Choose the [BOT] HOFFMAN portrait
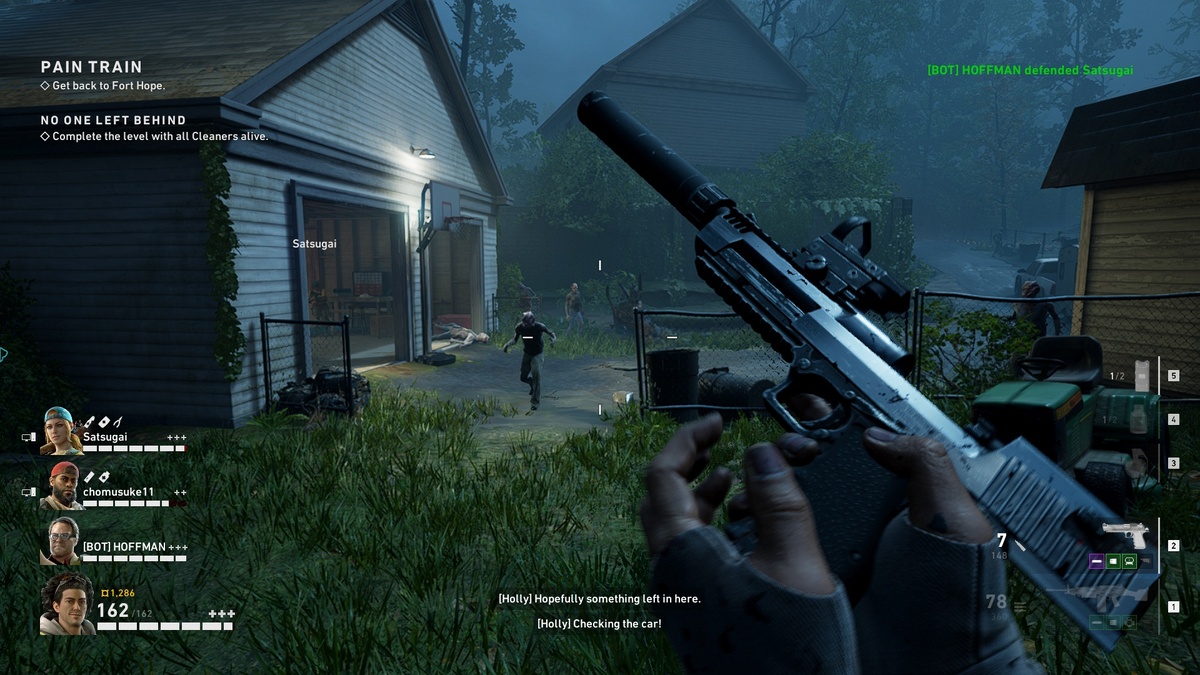Screen dimensions: 1200x675 point(62,541)
